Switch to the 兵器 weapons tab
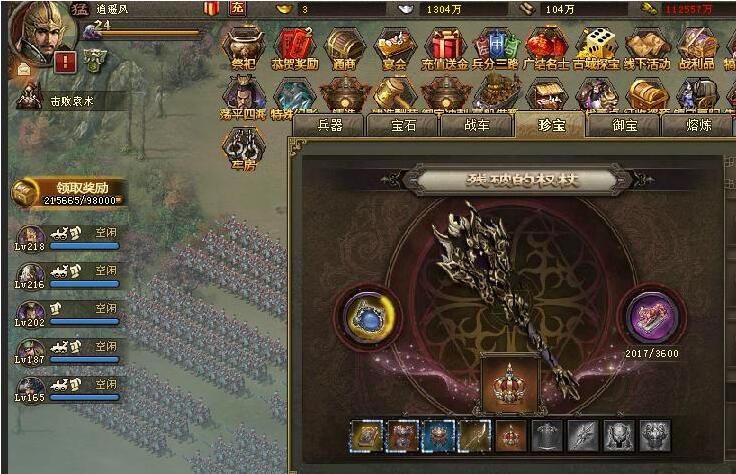This screenshot has width=736, height=474. (x=330, y=125)
